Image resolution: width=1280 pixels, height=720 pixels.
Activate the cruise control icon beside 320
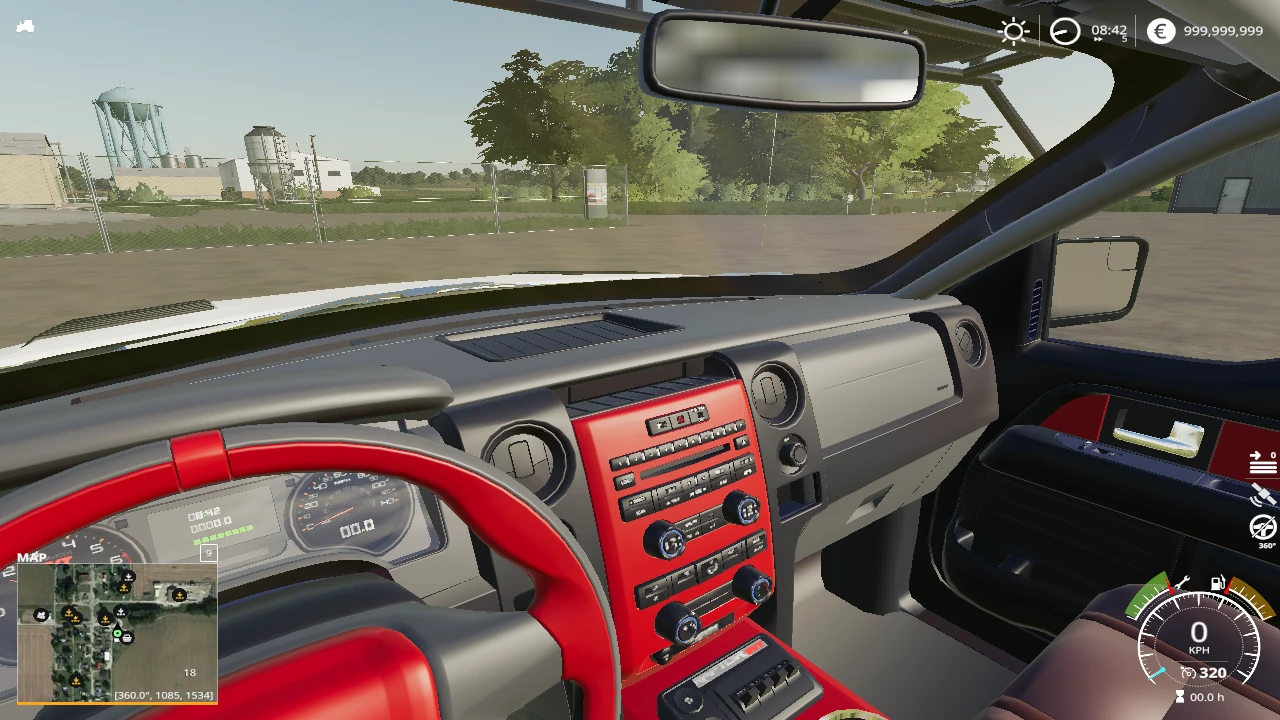coord(1188,673)
